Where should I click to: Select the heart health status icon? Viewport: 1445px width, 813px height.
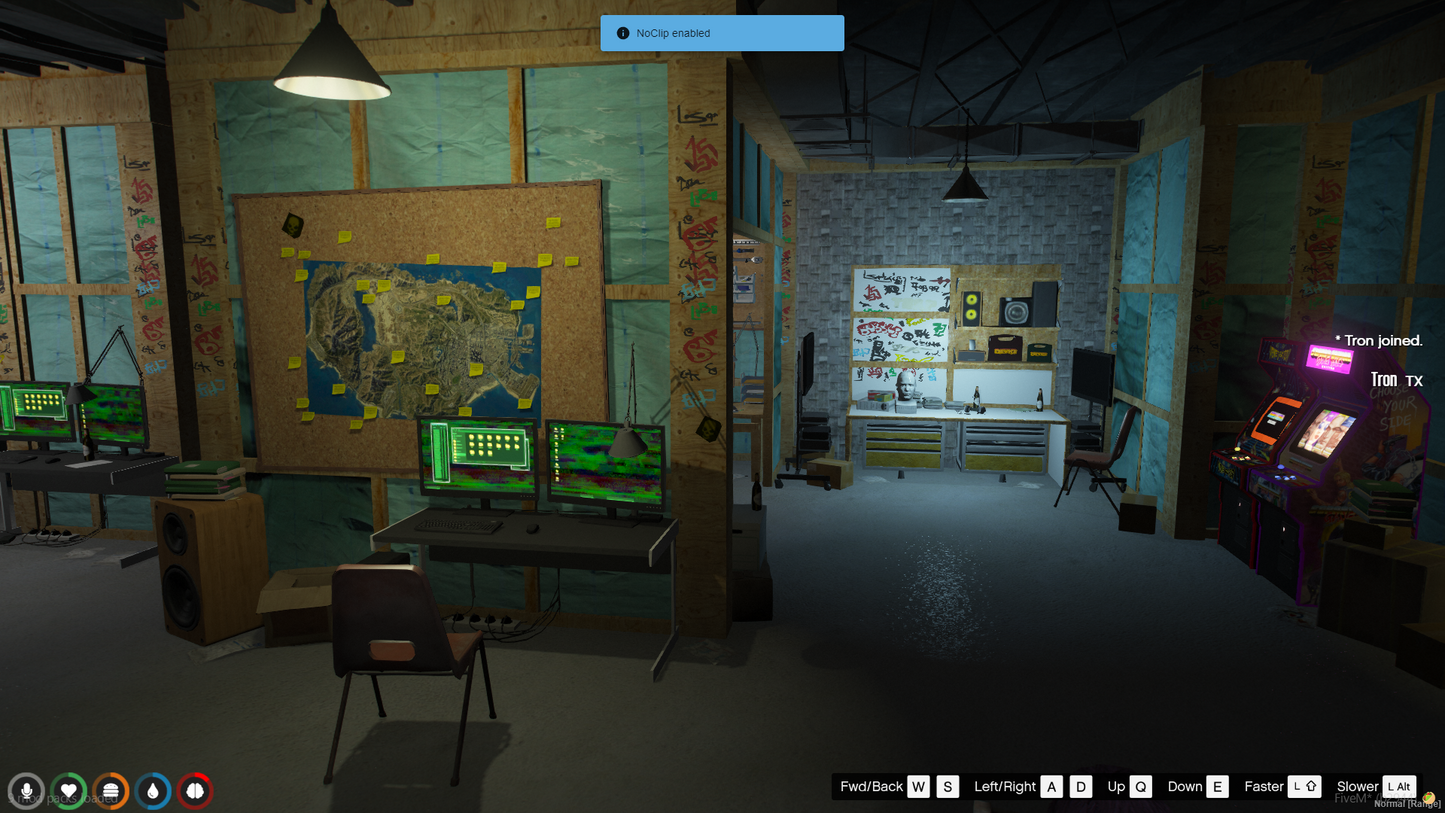pos(69,791)
